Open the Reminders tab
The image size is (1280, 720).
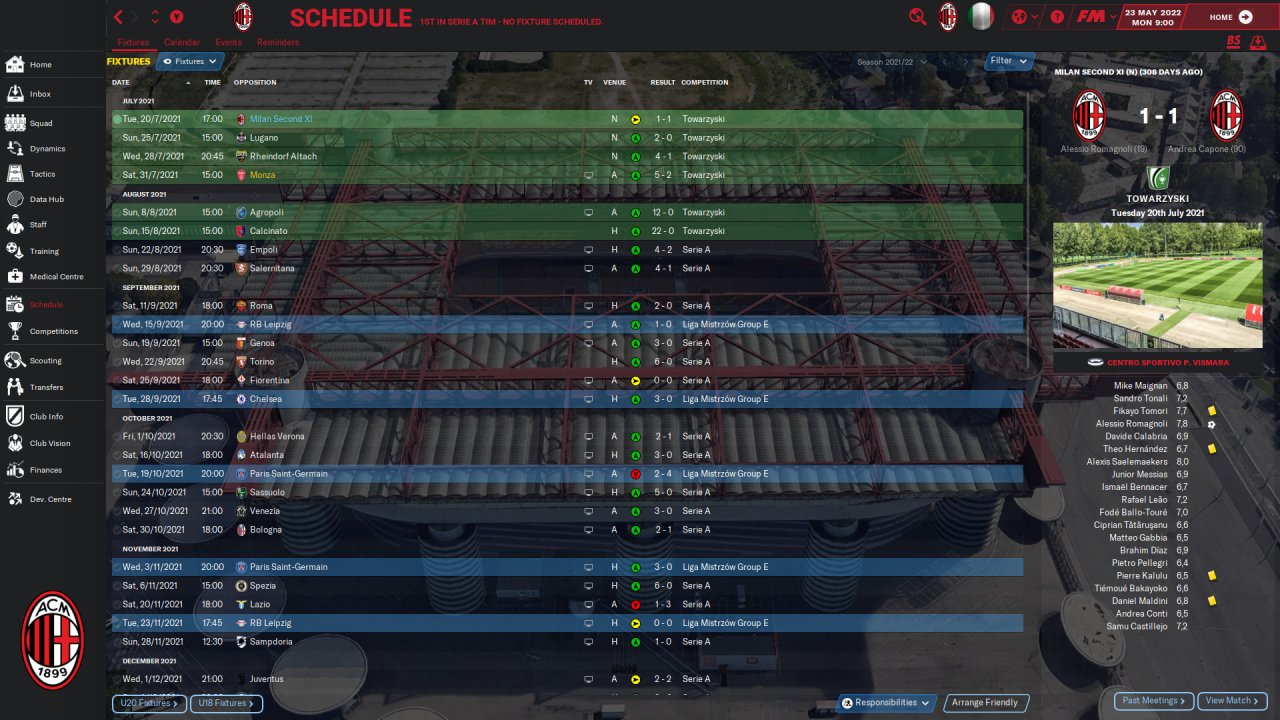click(x=277, y=43)
